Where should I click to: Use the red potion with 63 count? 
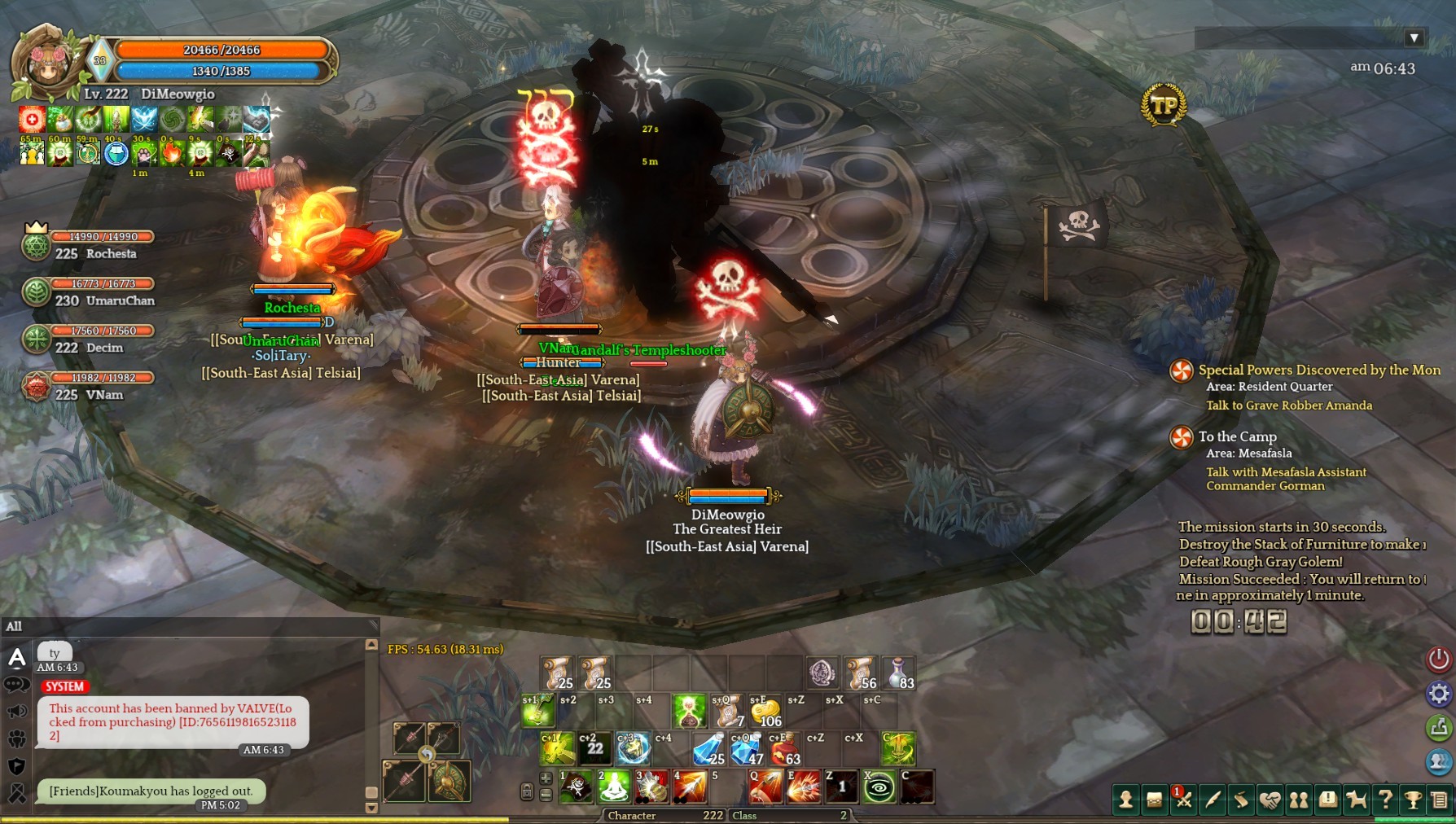[785, 749]
